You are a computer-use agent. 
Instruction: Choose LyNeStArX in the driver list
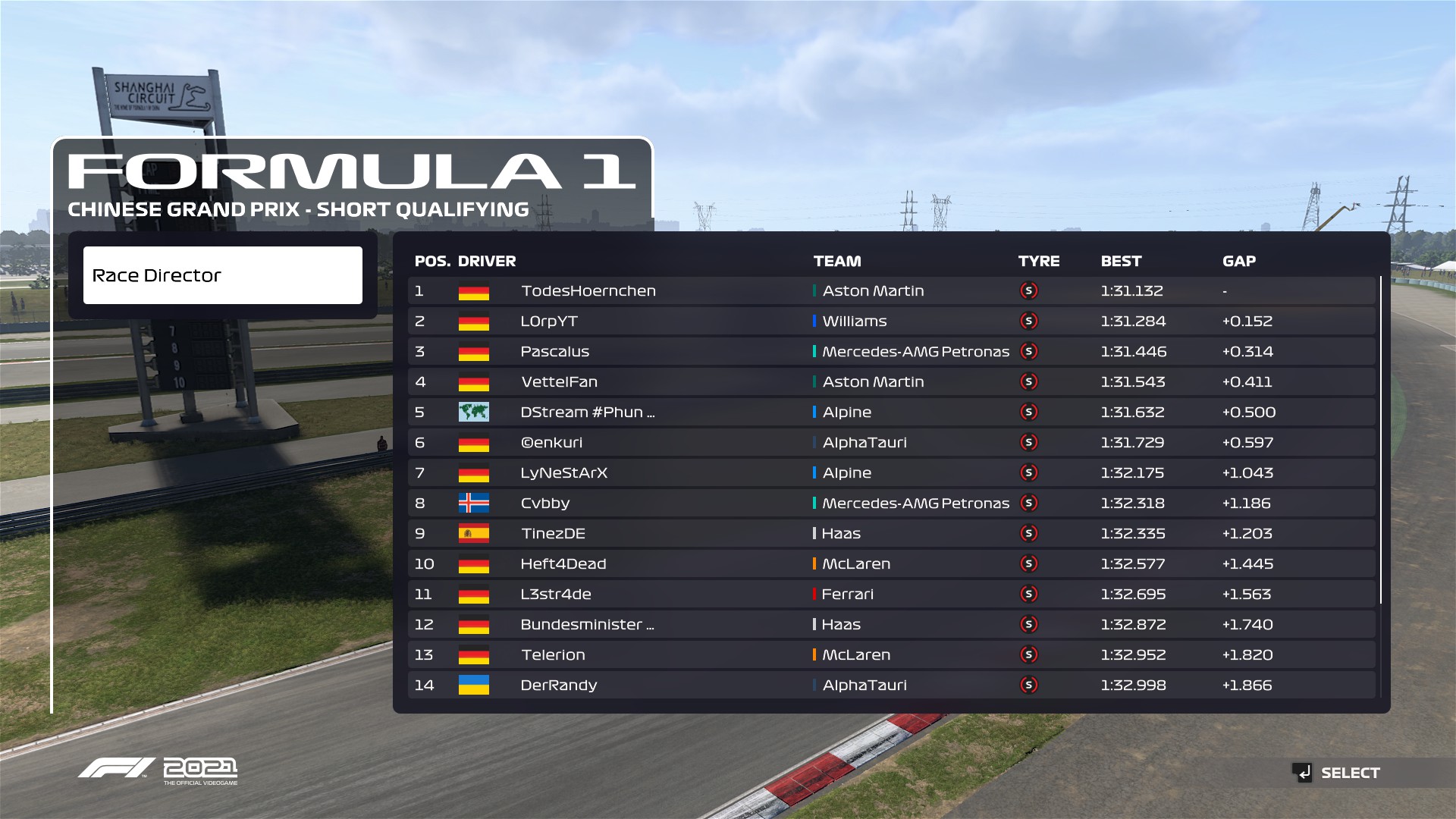563,473
